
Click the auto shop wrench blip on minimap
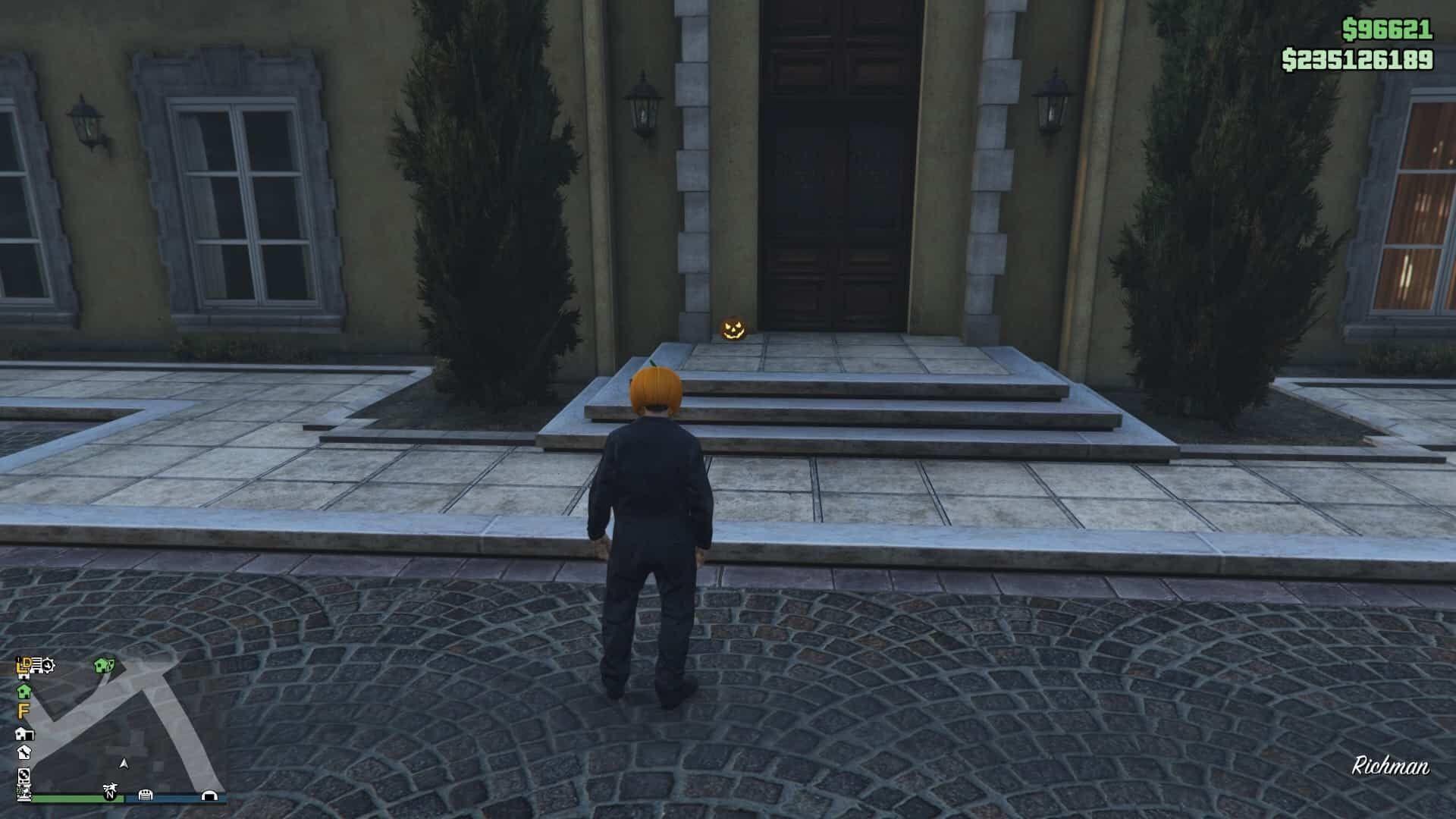pyautogui.click(x=24, y=753)
